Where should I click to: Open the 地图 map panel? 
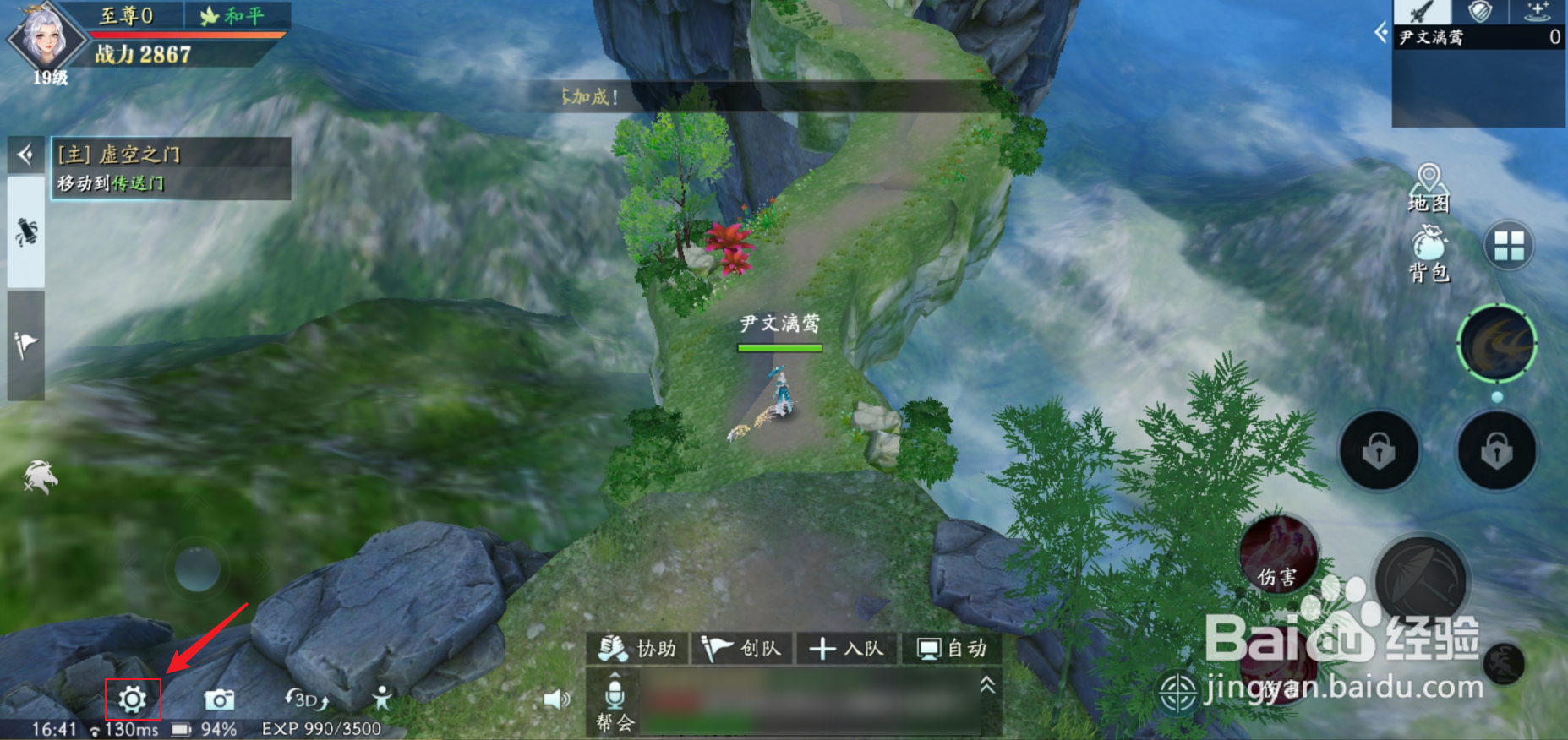[x=1430, y=184]
